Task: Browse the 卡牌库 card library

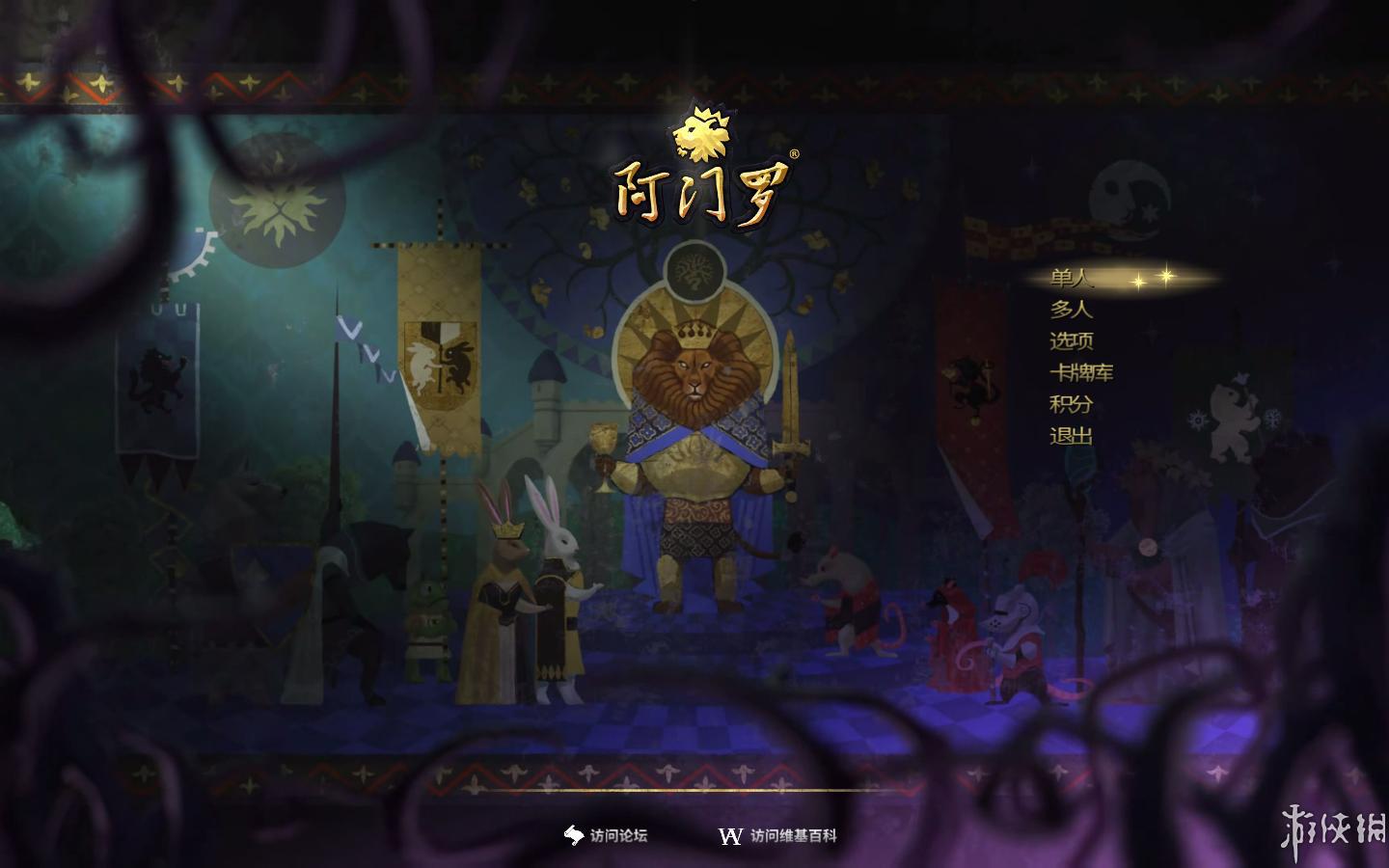Action: coord(1081,372)
